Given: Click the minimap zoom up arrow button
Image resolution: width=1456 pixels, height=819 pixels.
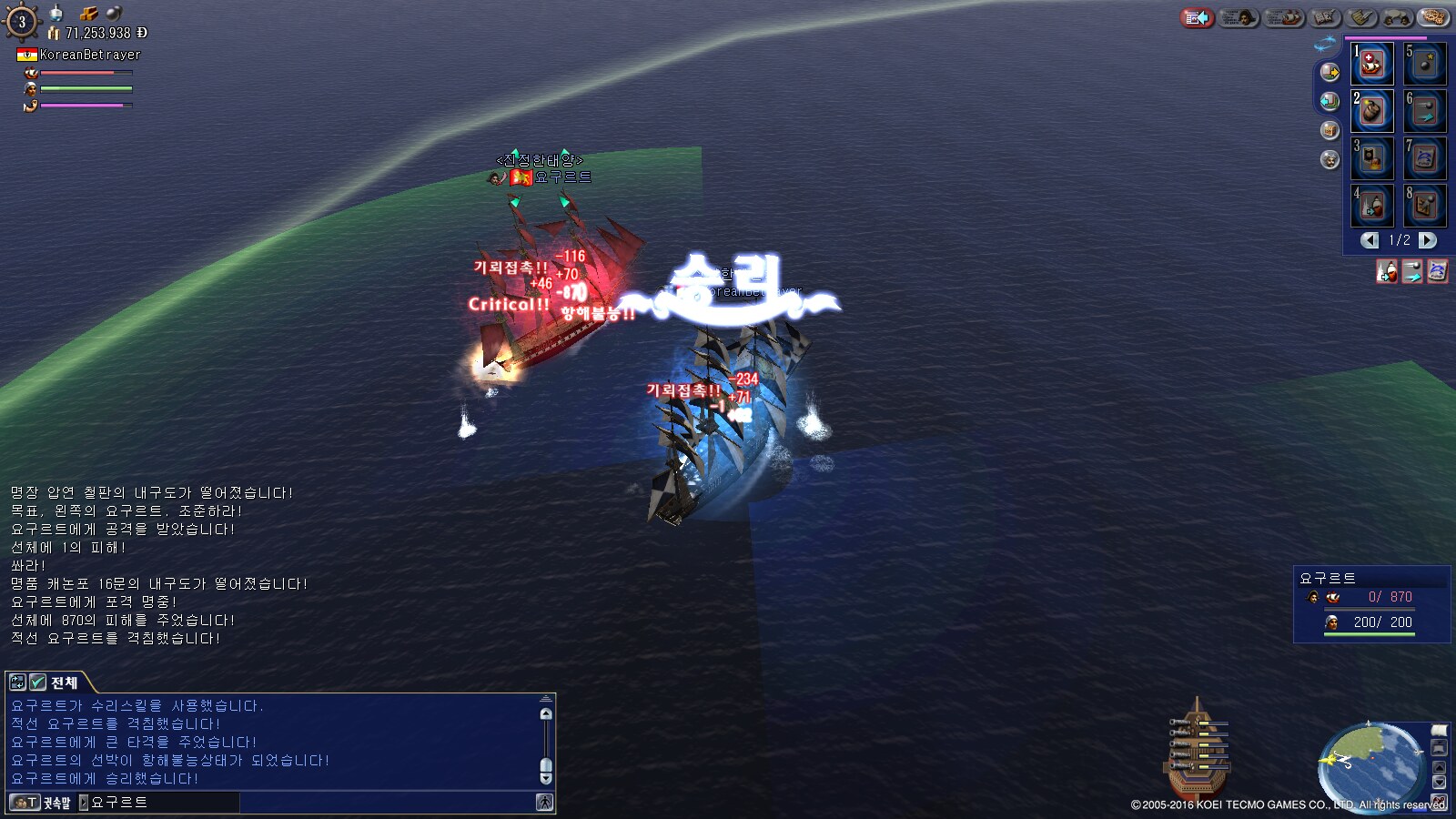Looking at the screenshot, I should coord(1439,766).
